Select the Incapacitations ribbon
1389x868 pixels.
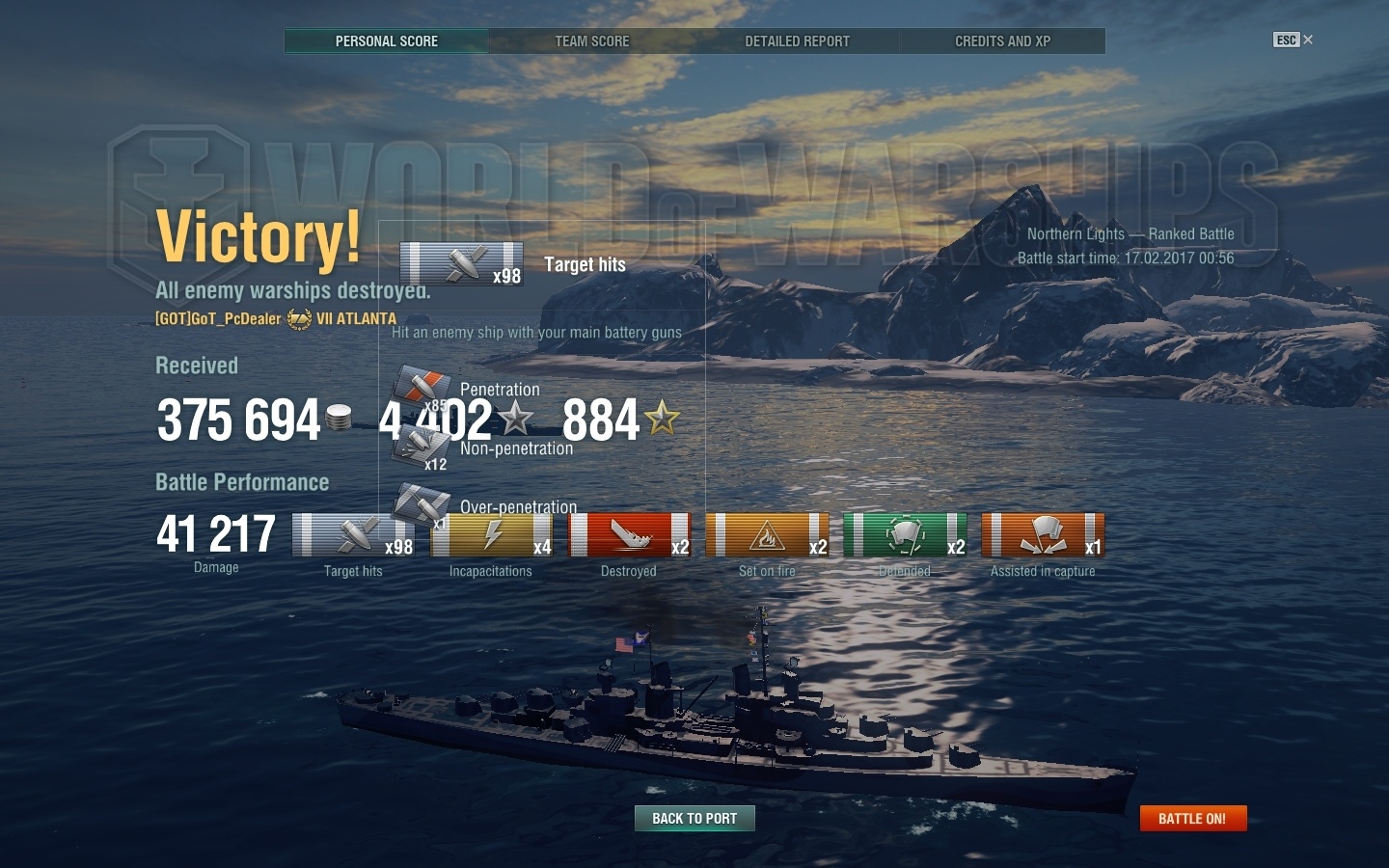491,535
